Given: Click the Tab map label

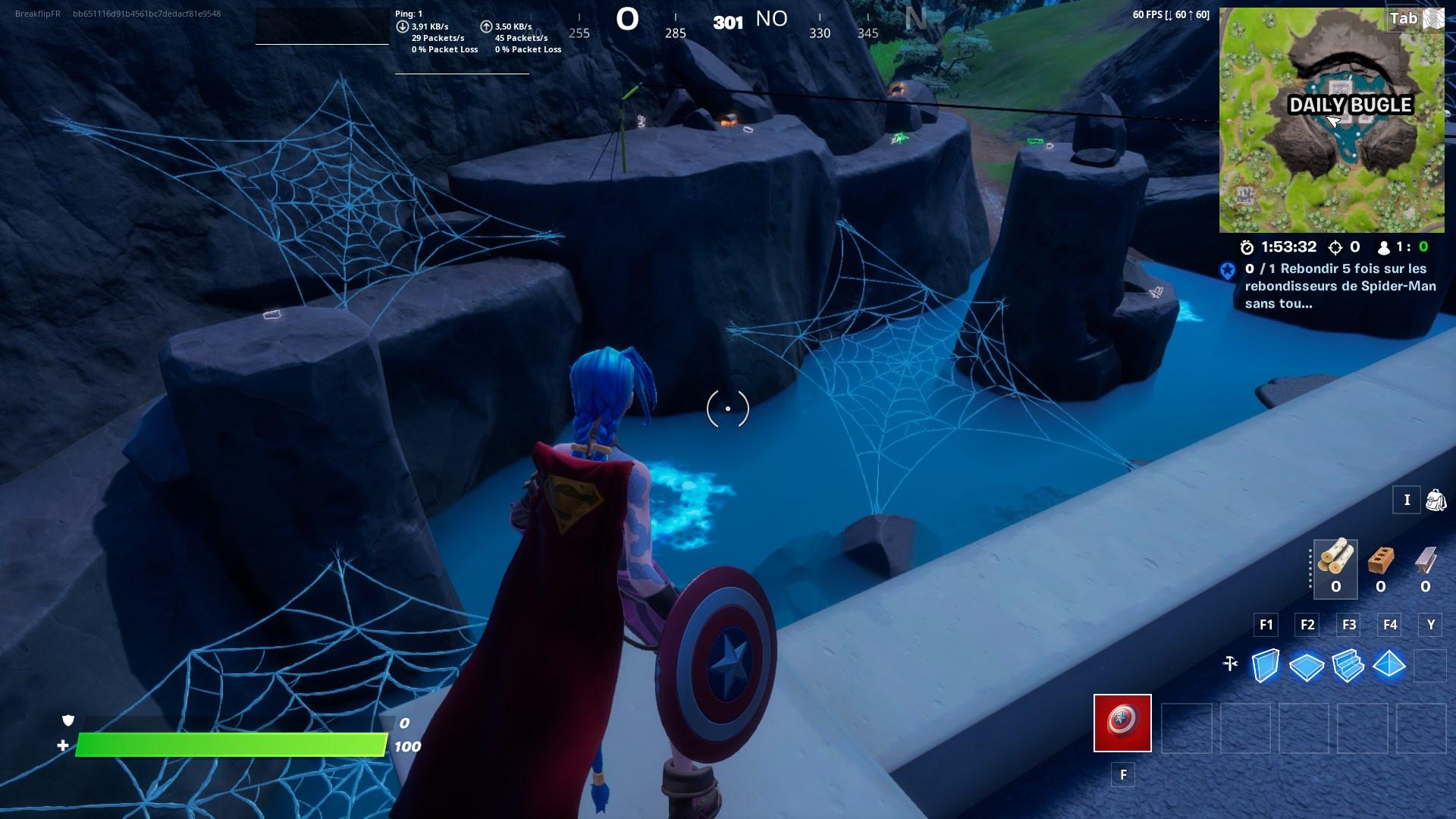Looking at the screenshot, I should point(1404,20).
